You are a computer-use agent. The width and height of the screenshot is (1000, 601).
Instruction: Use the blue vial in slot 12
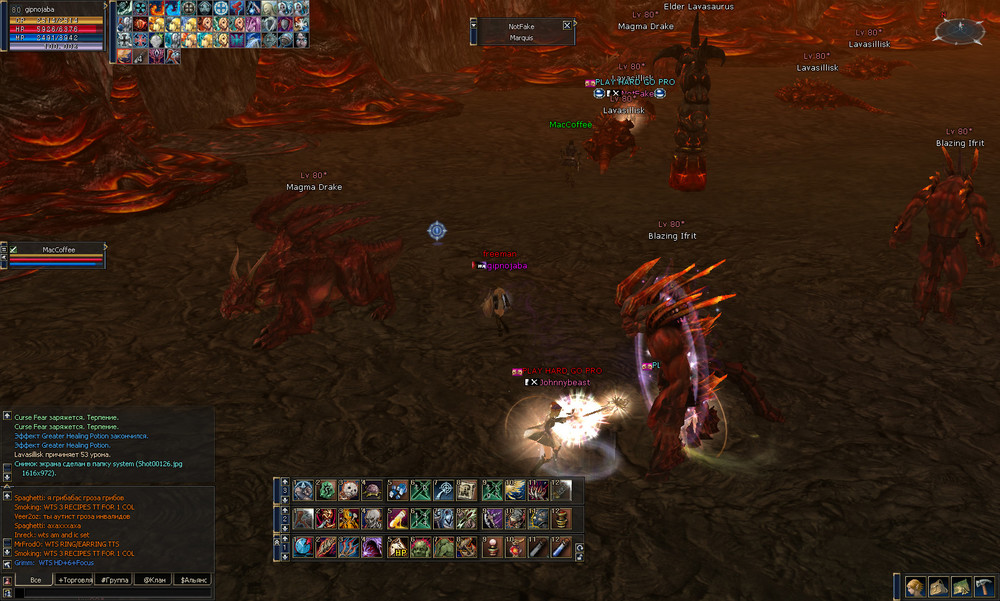pos(561,547)
